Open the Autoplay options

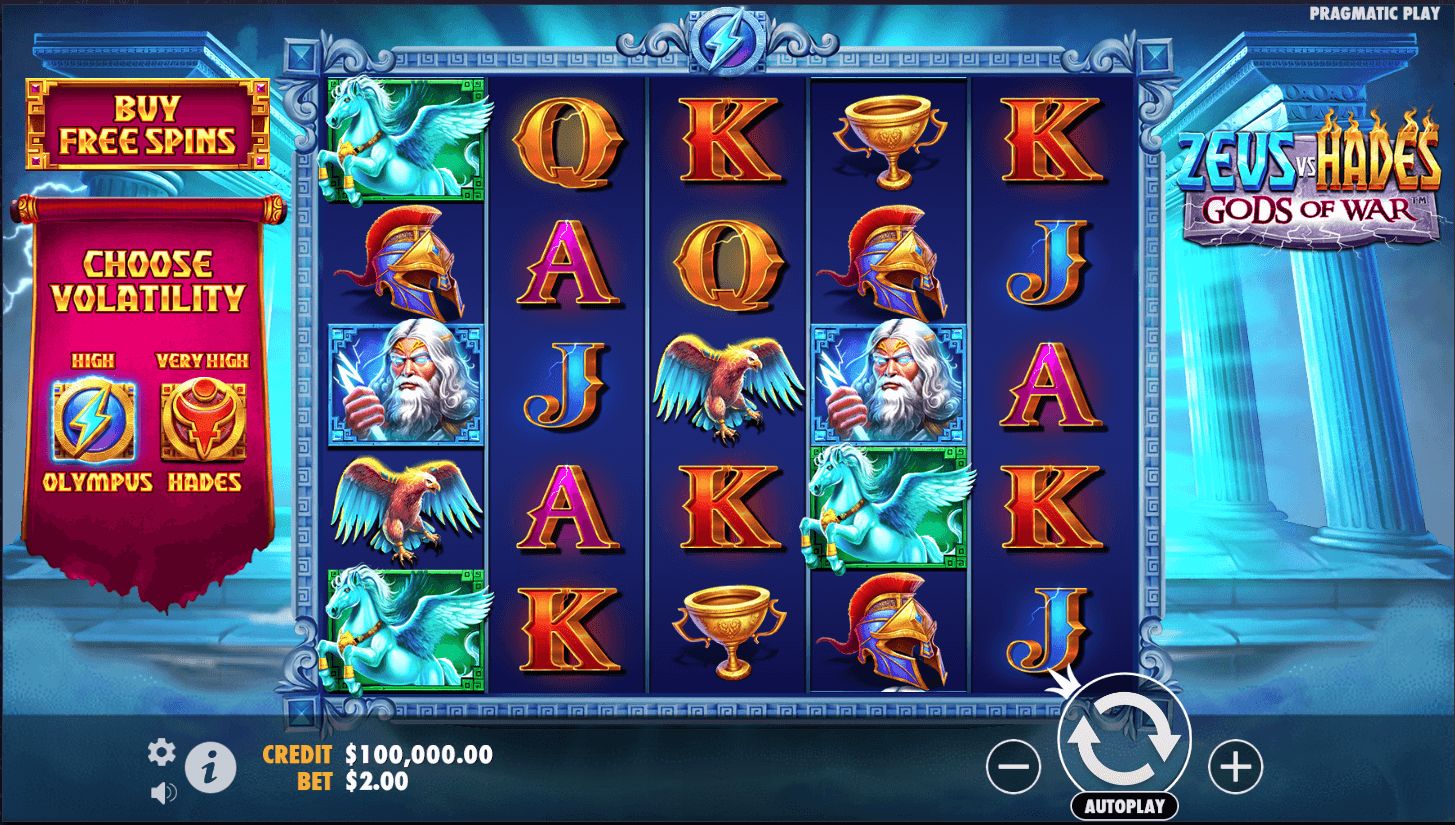pyautogui.click(x=1124, y=806)
